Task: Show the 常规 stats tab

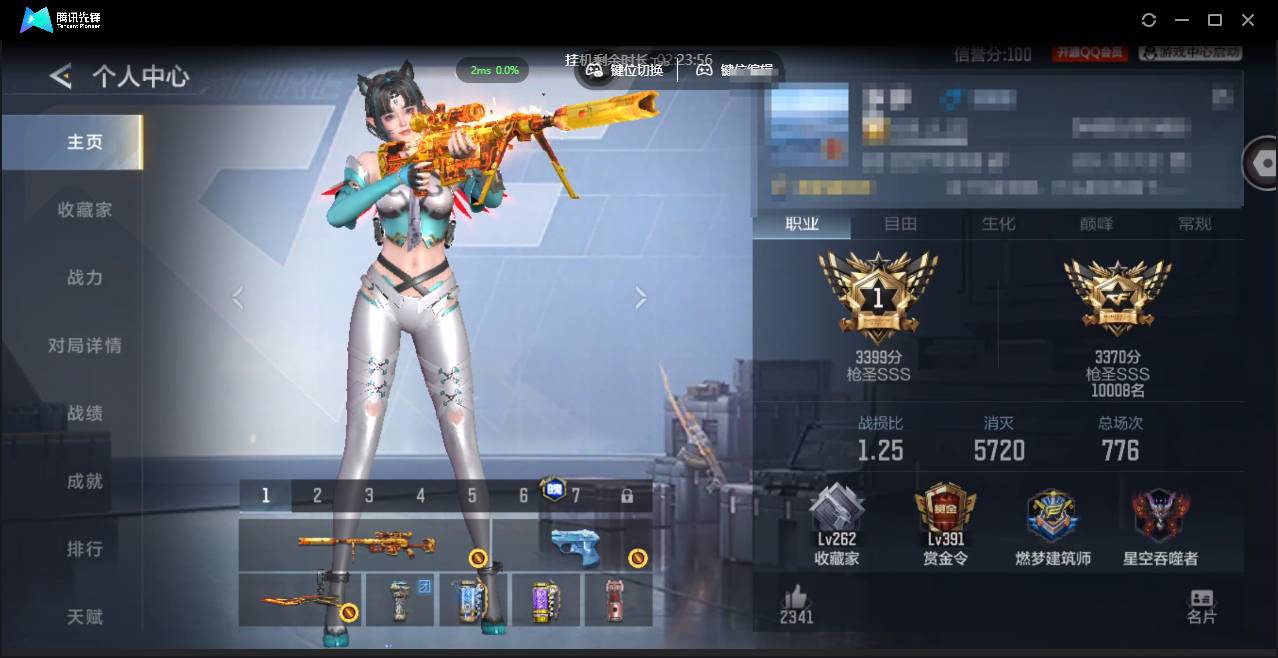Action: [x=1194, y=224]
